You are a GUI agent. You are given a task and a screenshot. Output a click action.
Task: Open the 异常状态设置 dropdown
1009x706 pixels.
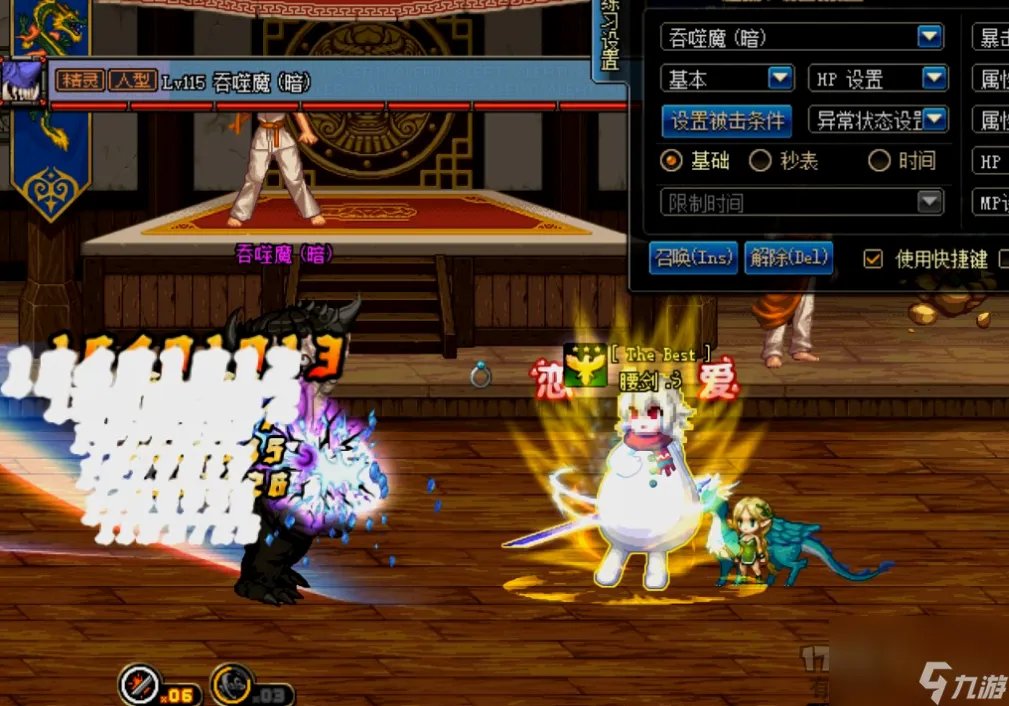[934, 121]
